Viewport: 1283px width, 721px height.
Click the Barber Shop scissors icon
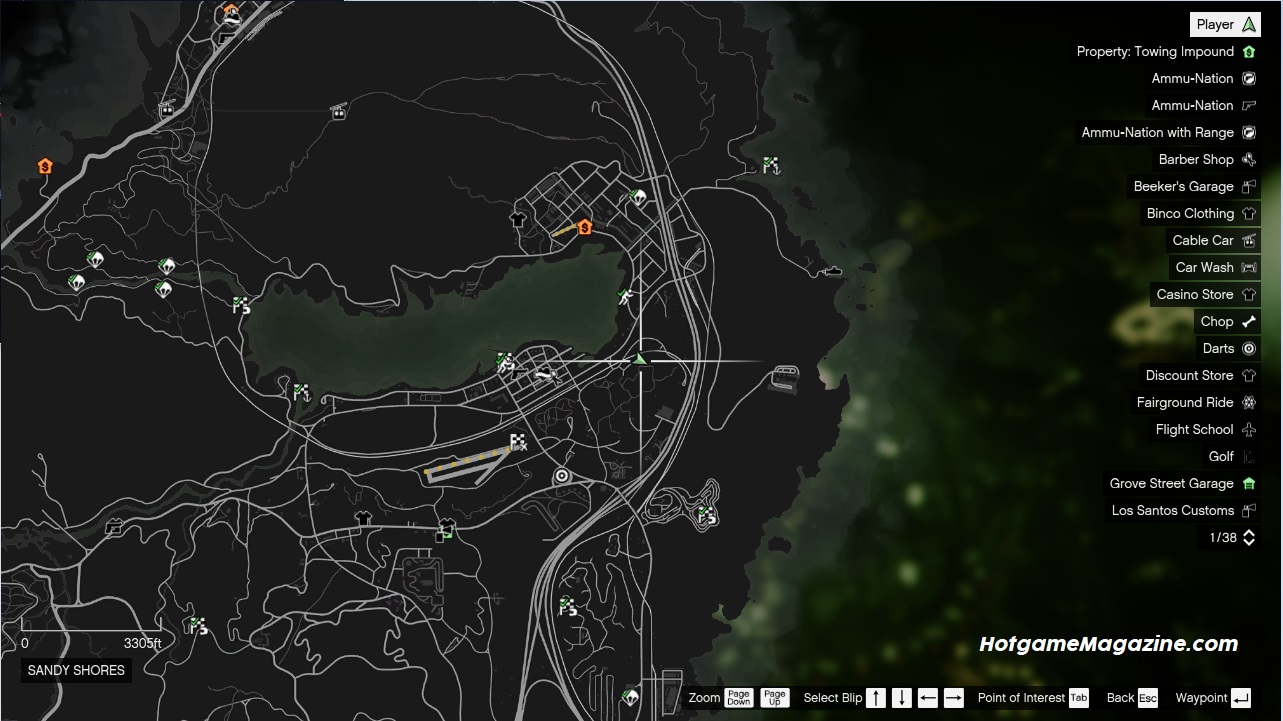pyautogui.click(x=1246, y=159)
